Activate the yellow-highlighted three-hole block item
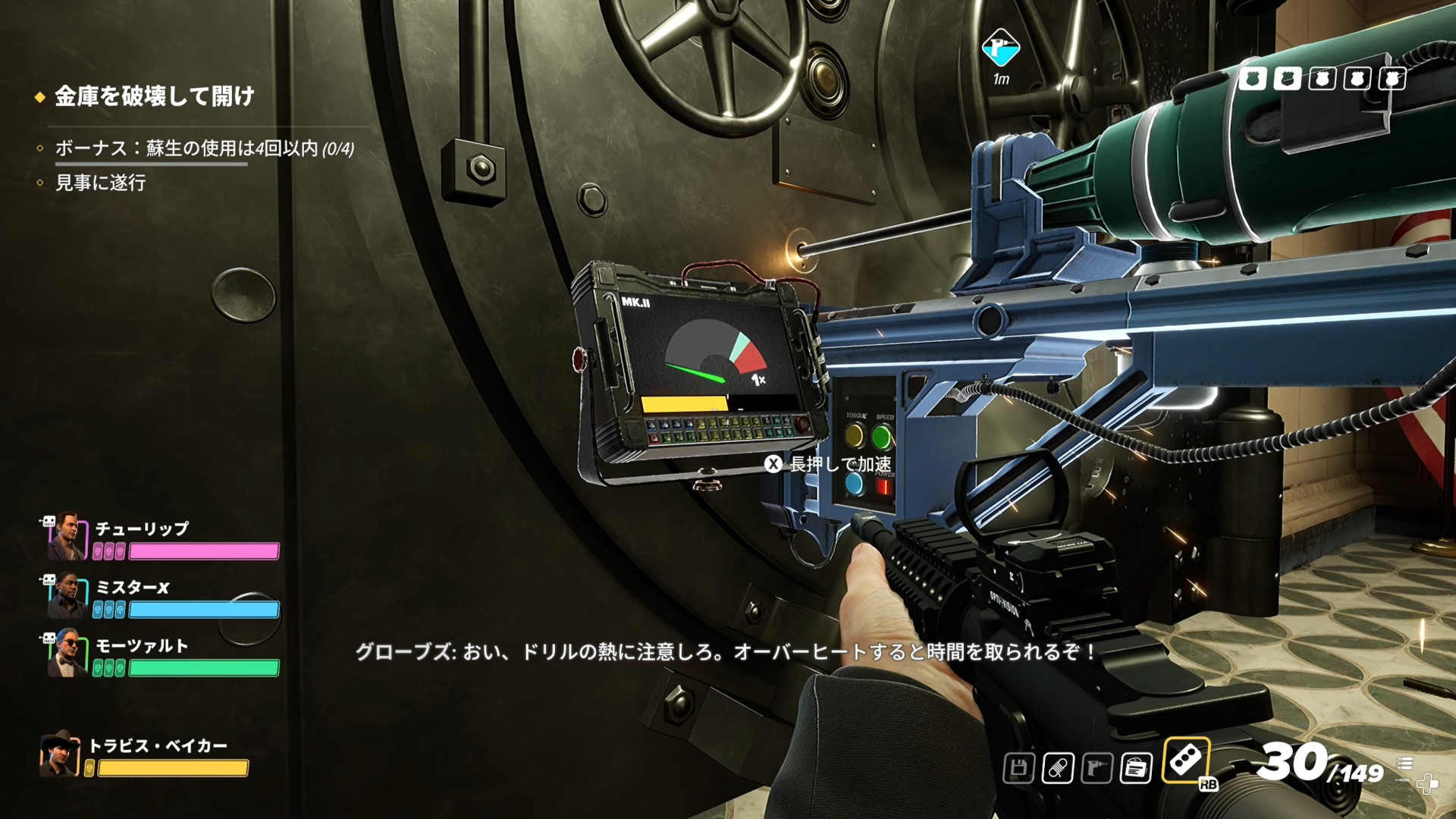1456x819 pixels. pos(1185,759)
